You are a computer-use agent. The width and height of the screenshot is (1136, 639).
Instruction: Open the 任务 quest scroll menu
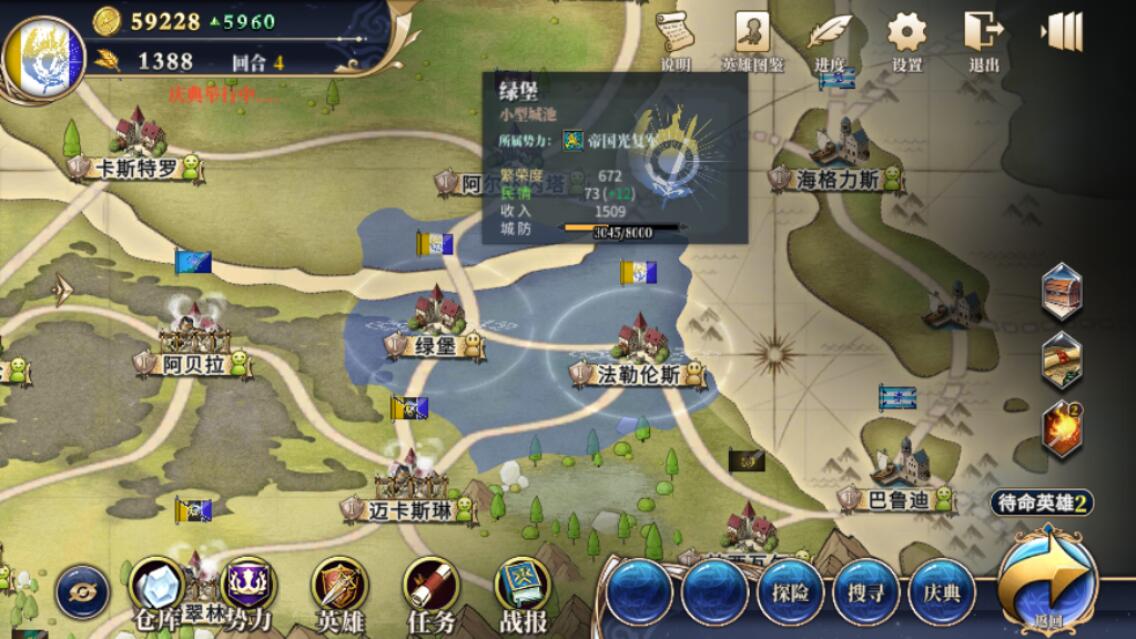coord(431,591)
